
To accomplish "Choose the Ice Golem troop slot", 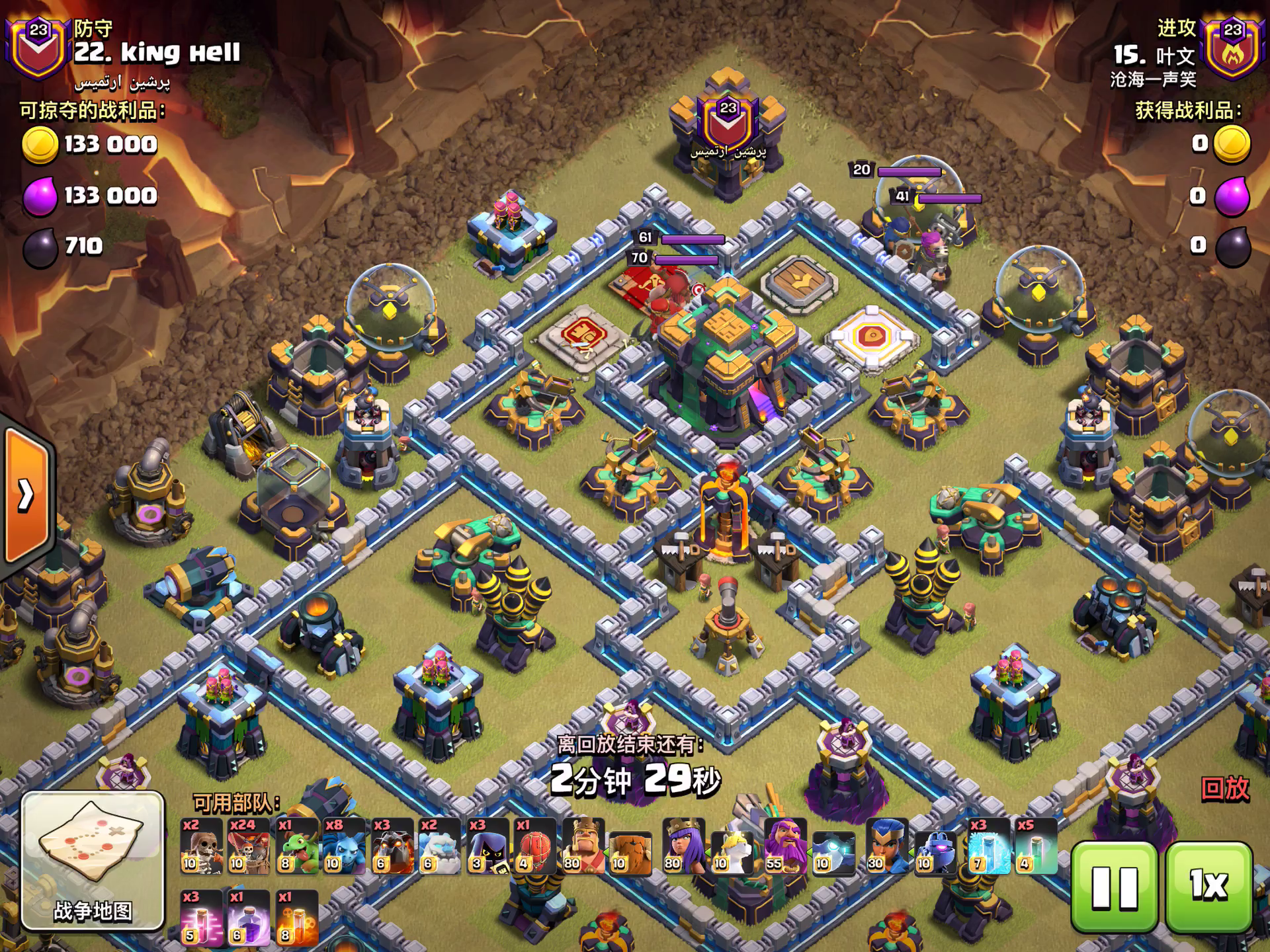I will (x=440, y=846).
